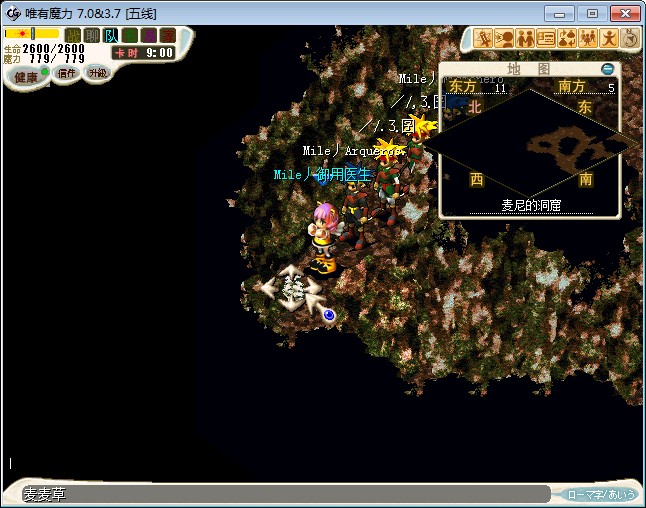Open the 健康 health status panel
646x508 pixels.
(x=26, y=77)
